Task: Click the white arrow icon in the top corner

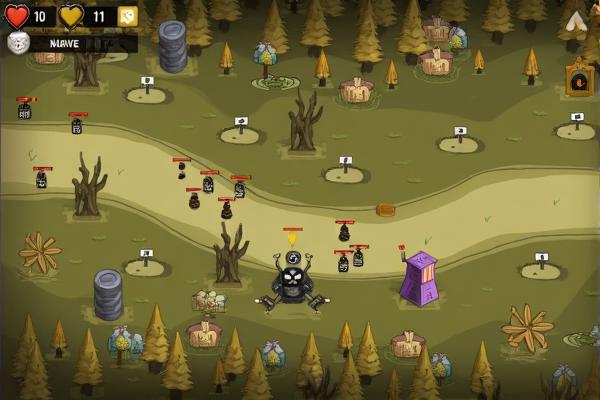Action: (577, 21)
